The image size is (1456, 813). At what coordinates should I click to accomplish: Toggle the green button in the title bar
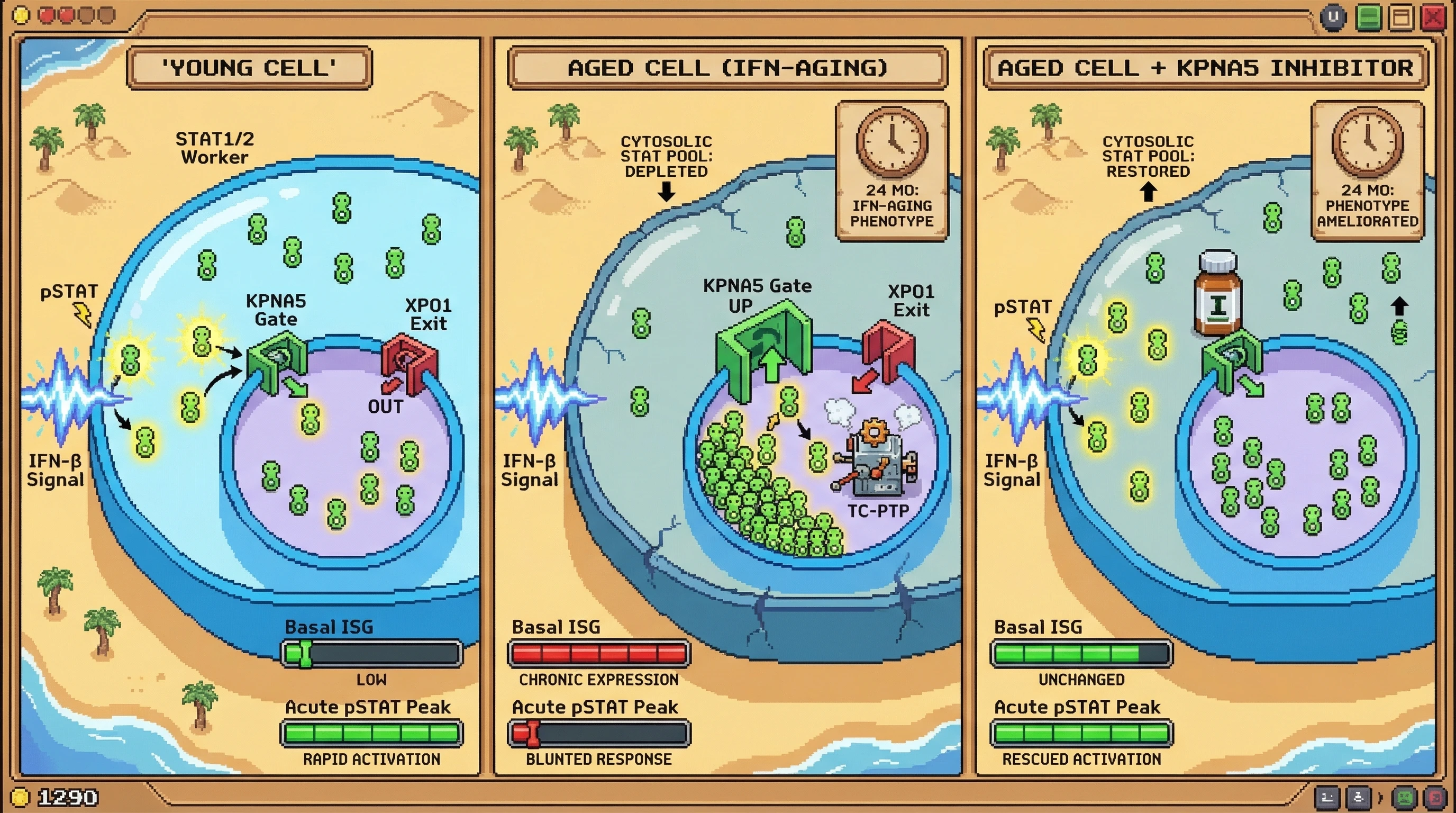pos(1369,17)
